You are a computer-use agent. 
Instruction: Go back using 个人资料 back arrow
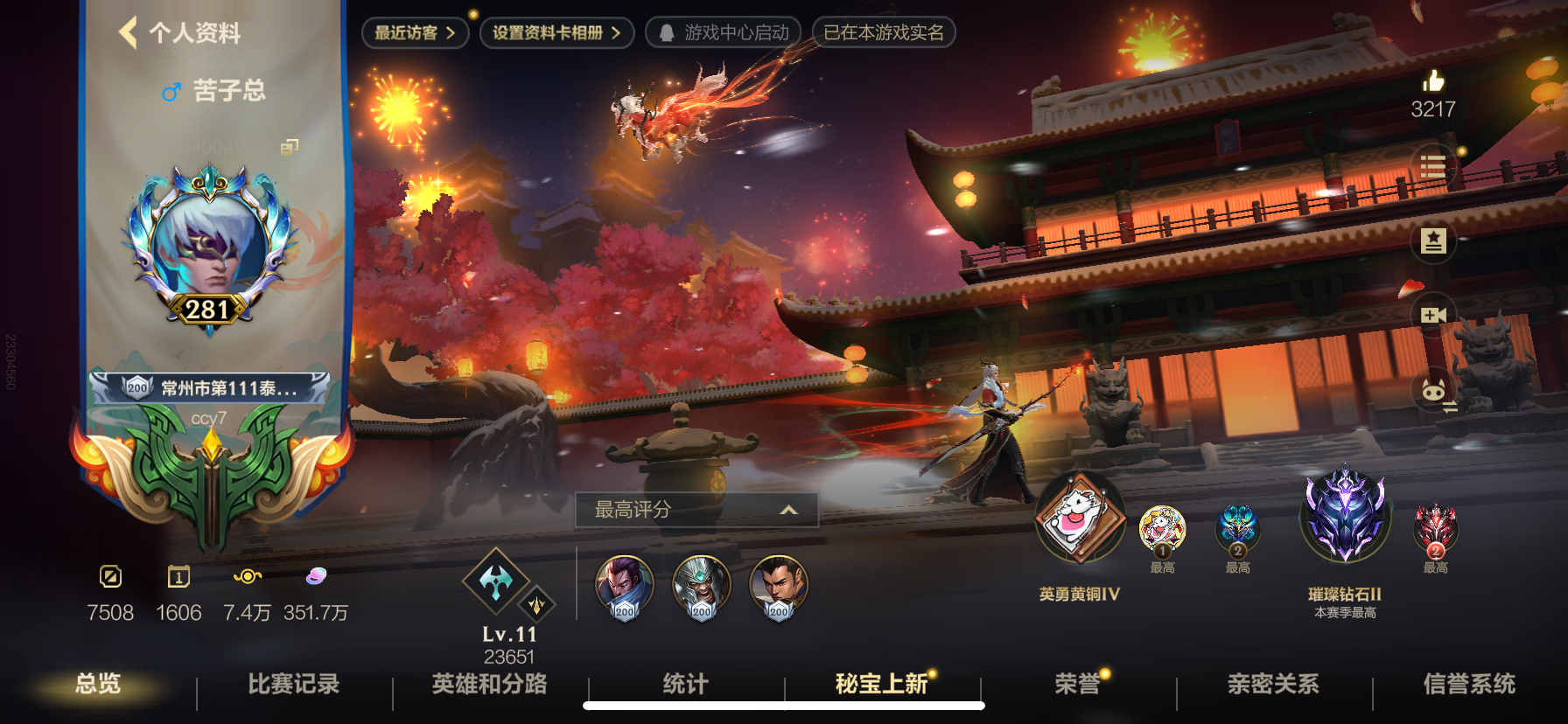[128, 33]
